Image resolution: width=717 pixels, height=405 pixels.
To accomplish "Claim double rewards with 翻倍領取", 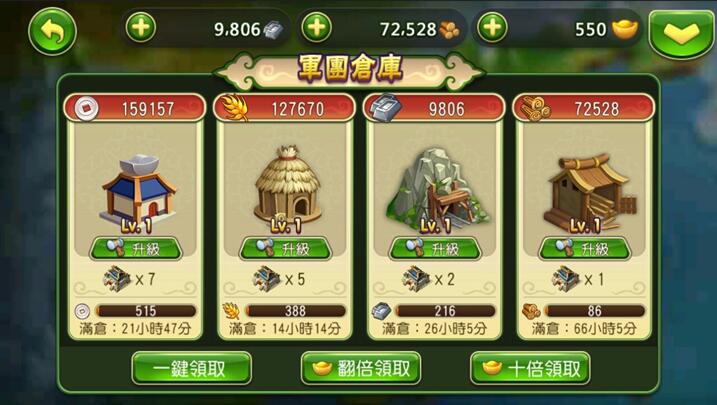I will click(360, 368).
